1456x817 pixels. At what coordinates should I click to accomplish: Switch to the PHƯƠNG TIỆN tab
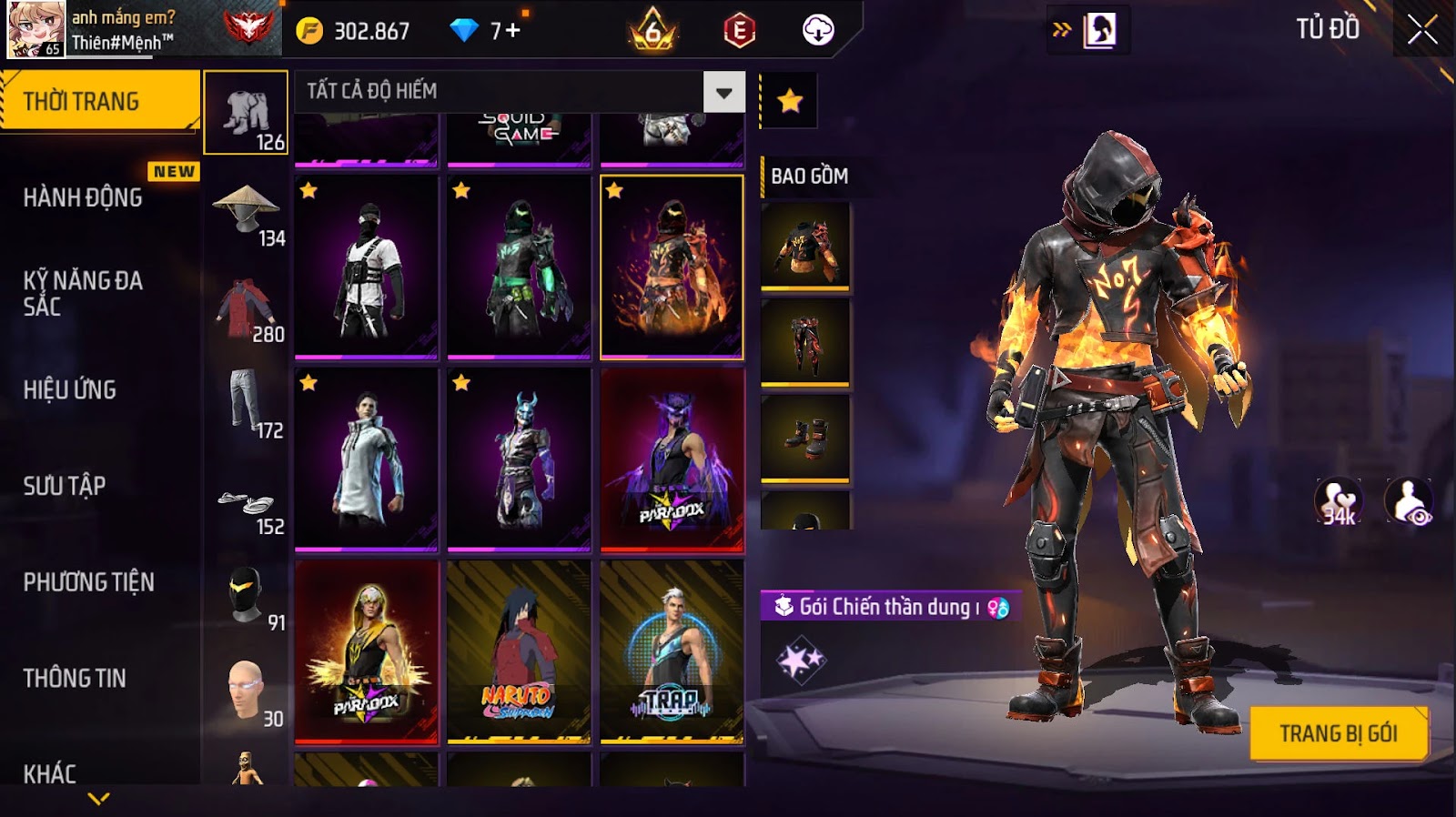(88, 582)
